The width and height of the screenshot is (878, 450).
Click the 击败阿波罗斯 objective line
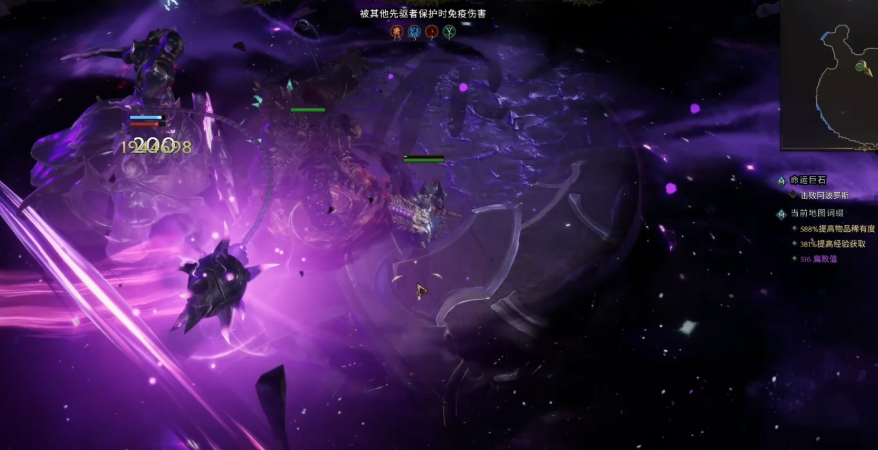tap(822, 195)
